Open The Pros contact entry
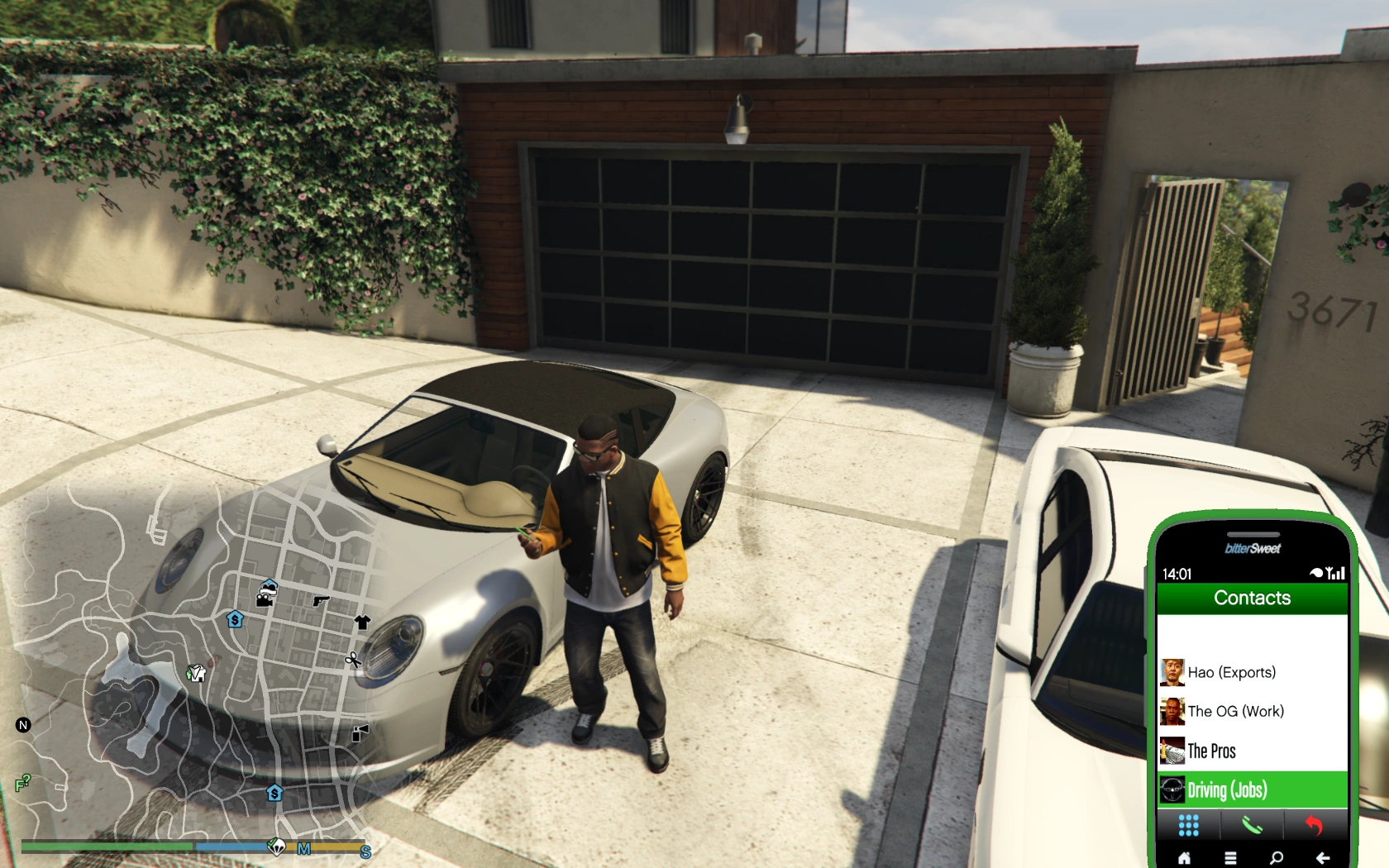The image size is (1389, 868). point(1212,751)
